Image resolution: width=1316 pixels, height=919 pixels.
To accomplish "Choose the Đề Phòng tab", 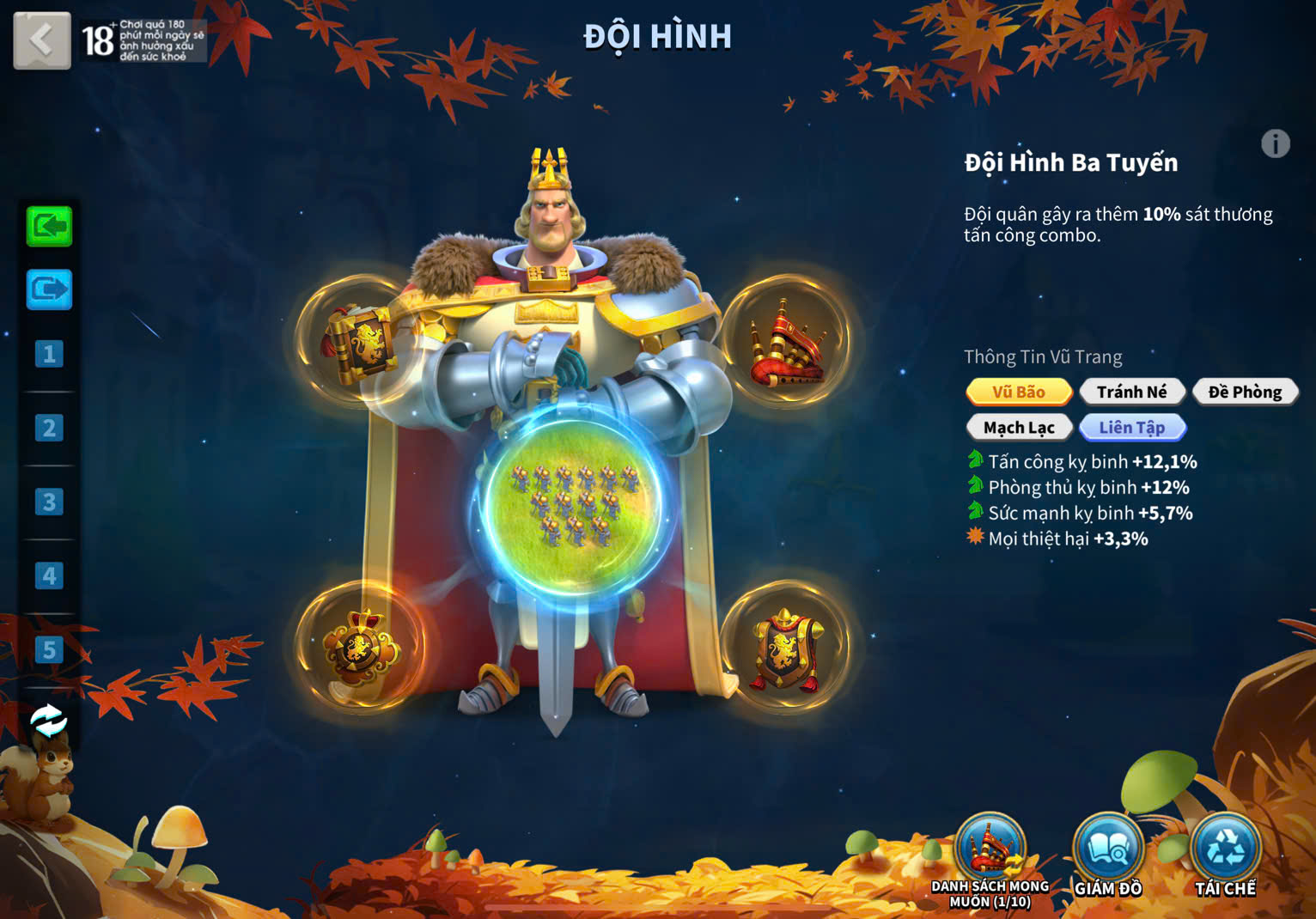I will point(1245,392).
